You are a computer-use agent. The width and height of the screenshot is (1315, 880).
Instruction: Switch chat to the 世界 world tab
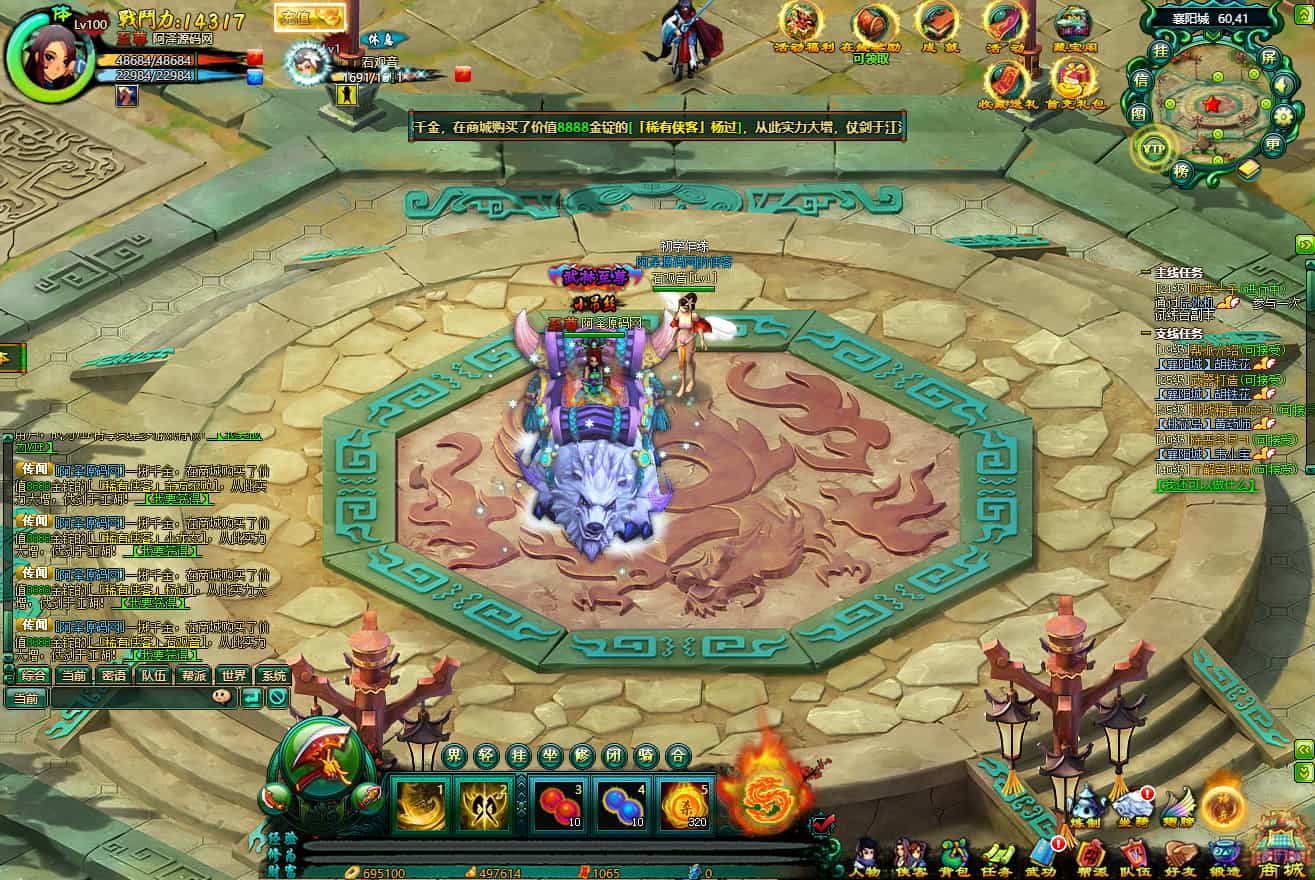click(x=234, y=675)
